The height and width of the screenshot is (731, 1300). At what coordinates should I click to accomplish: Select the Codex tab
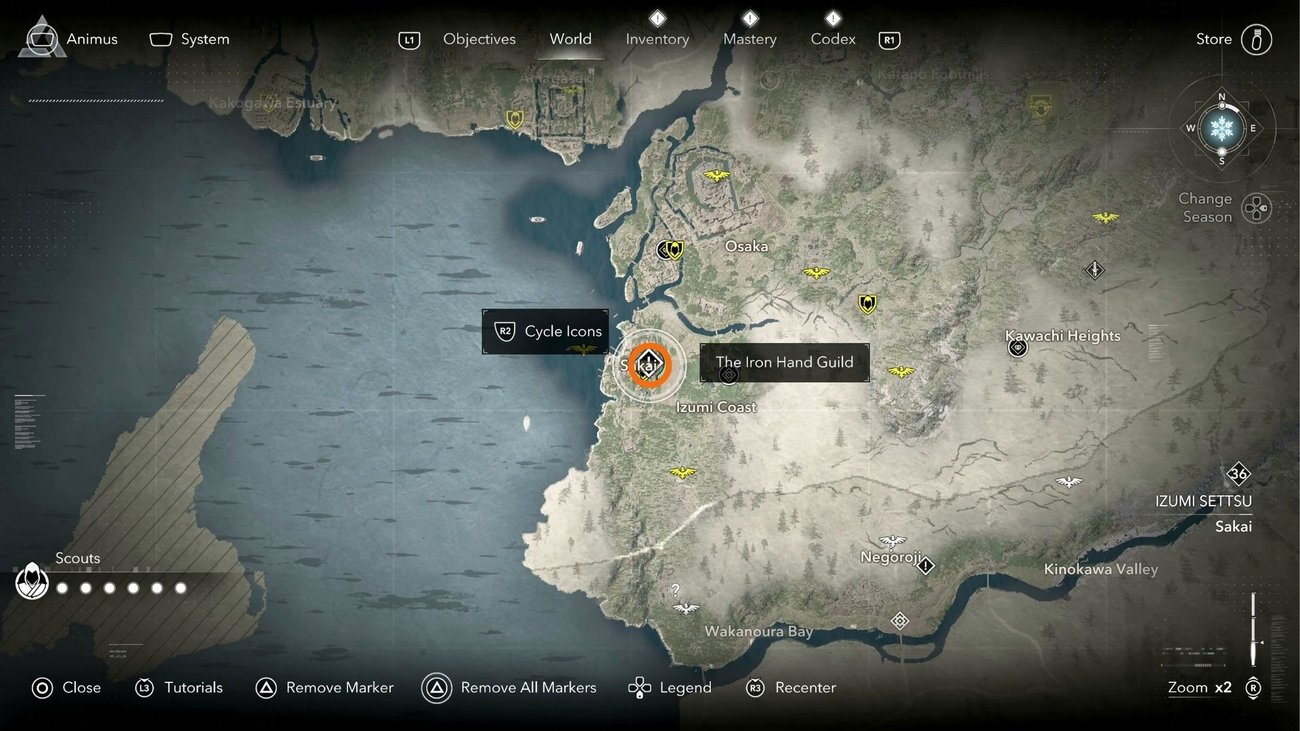(x=833, y=39)
